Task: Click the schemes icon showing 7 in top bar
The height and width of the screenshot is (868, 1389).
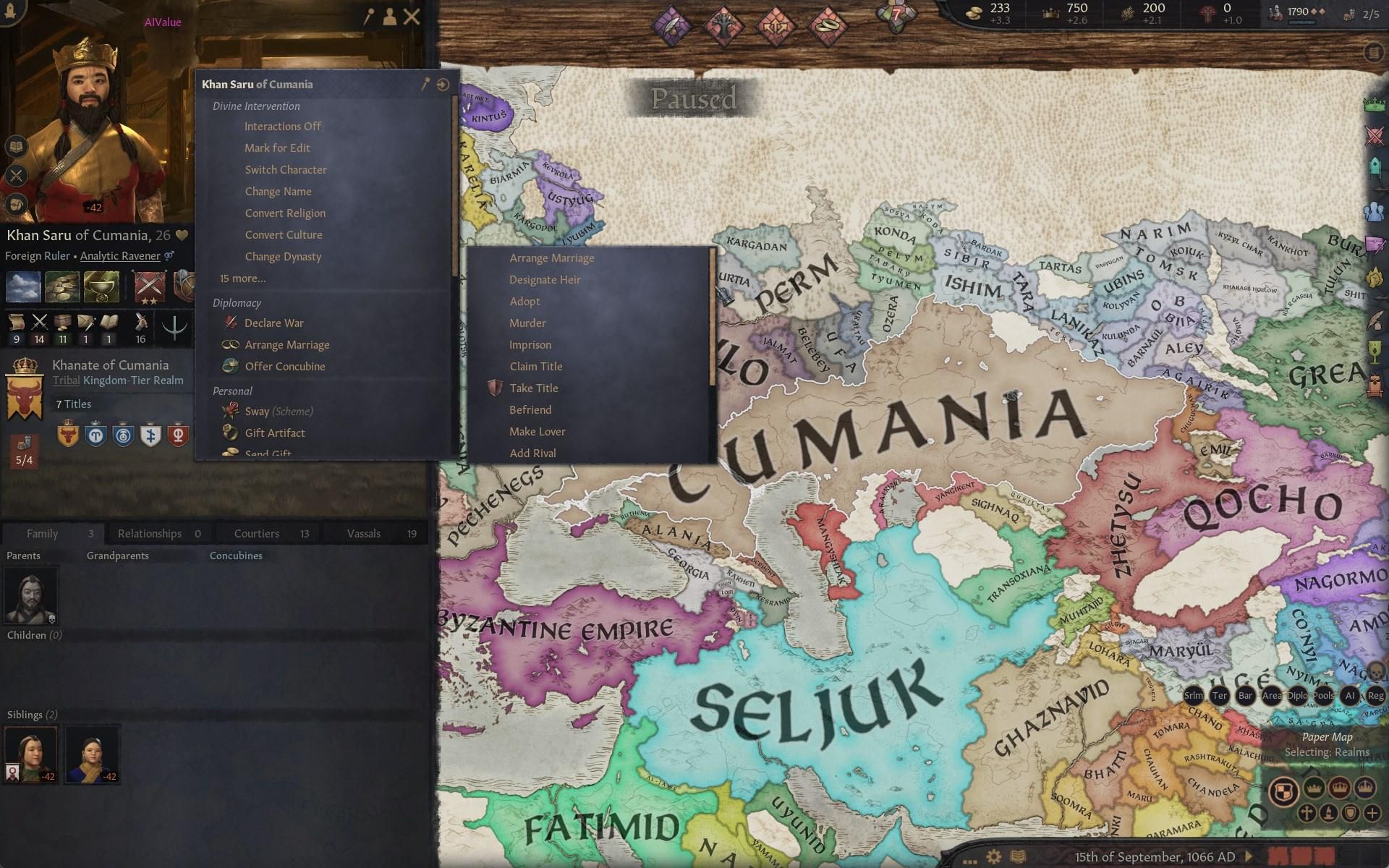Action: 896,16
